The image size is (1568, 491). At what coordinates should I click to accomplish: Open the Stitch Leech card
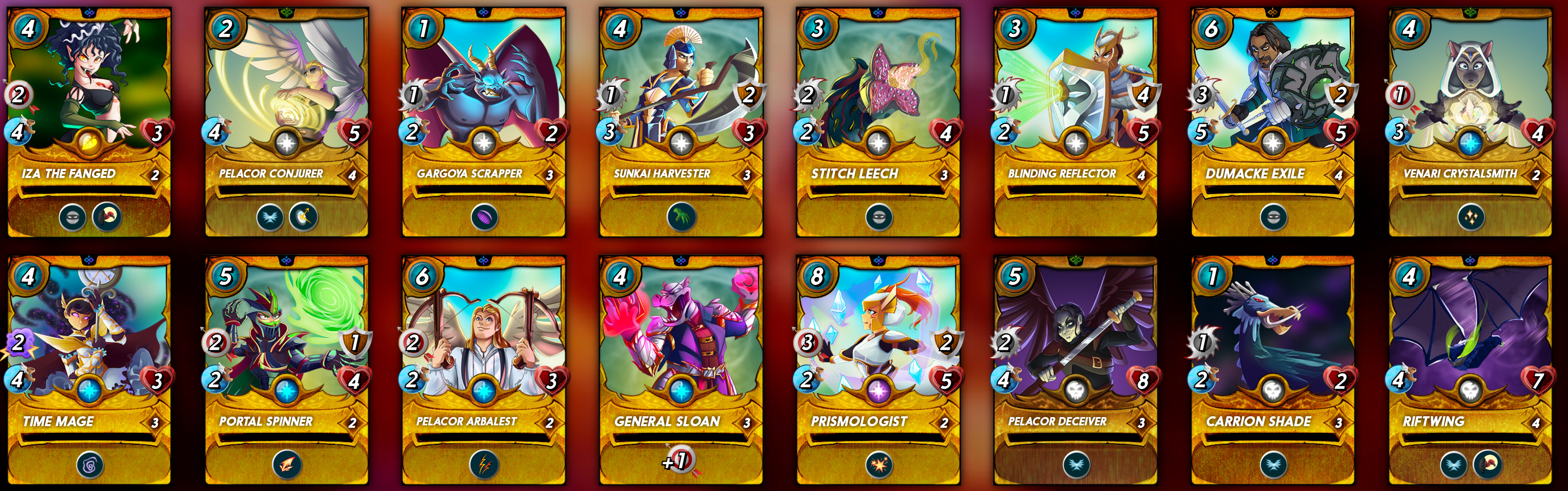(x=878, y=122)
